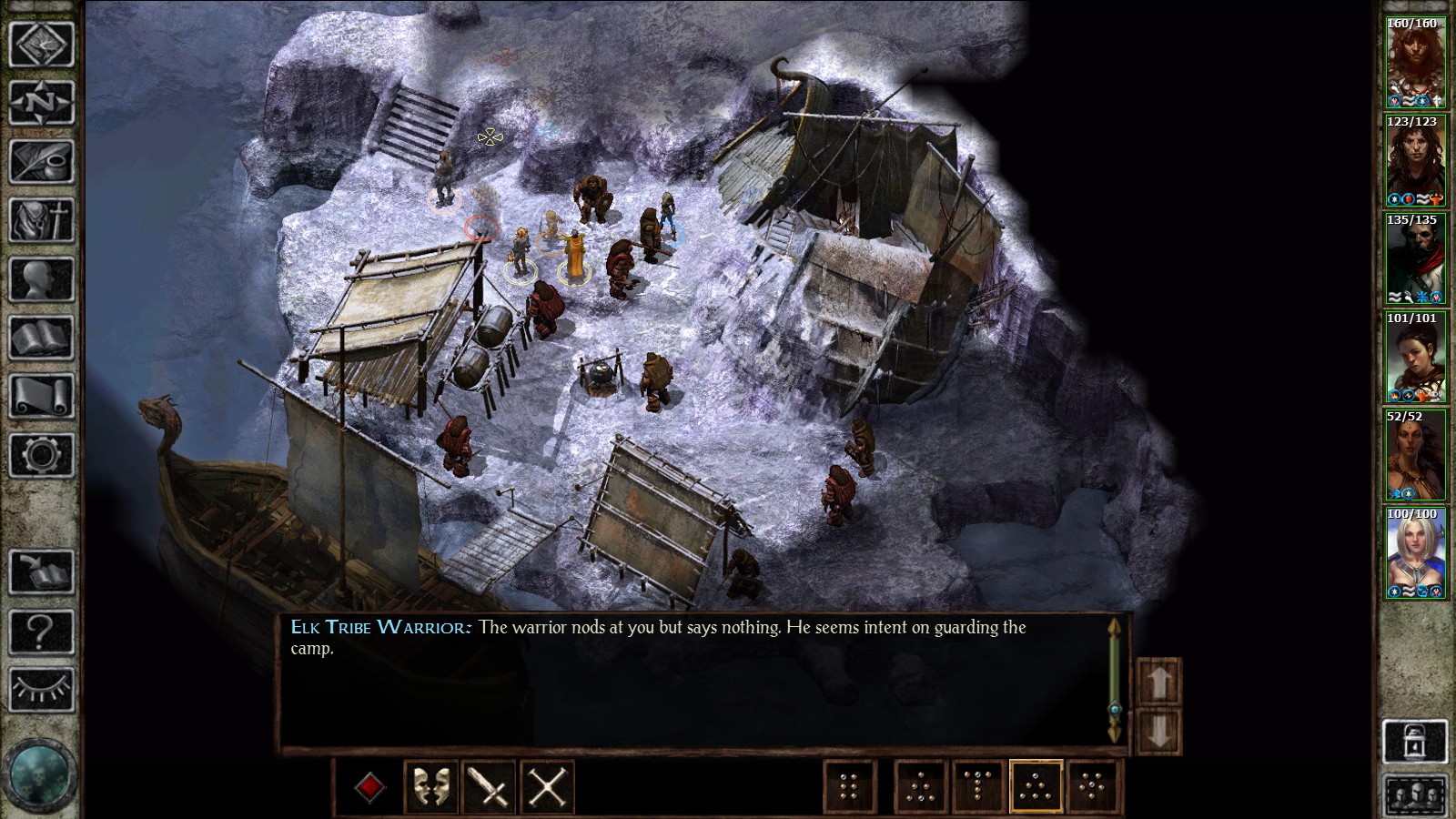Image resolution: width=1456 pixels, height=819 pixels.
Task: Select the masked character portrait with 135 HP
Action: pyautogui.click(x=1415, y=259)
